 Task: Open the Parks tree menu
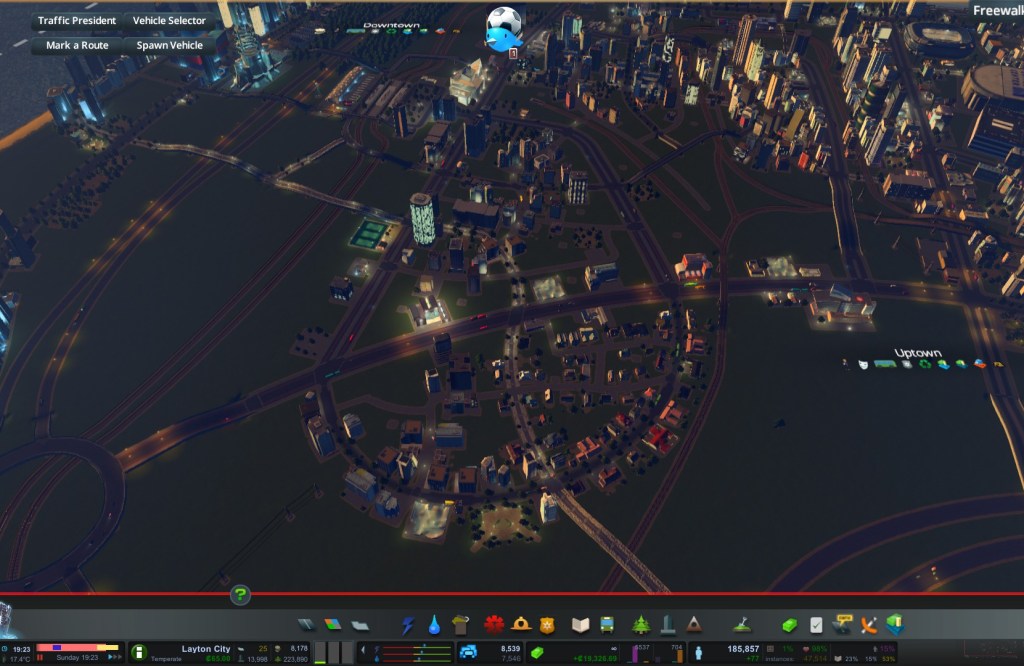(641, 625)
